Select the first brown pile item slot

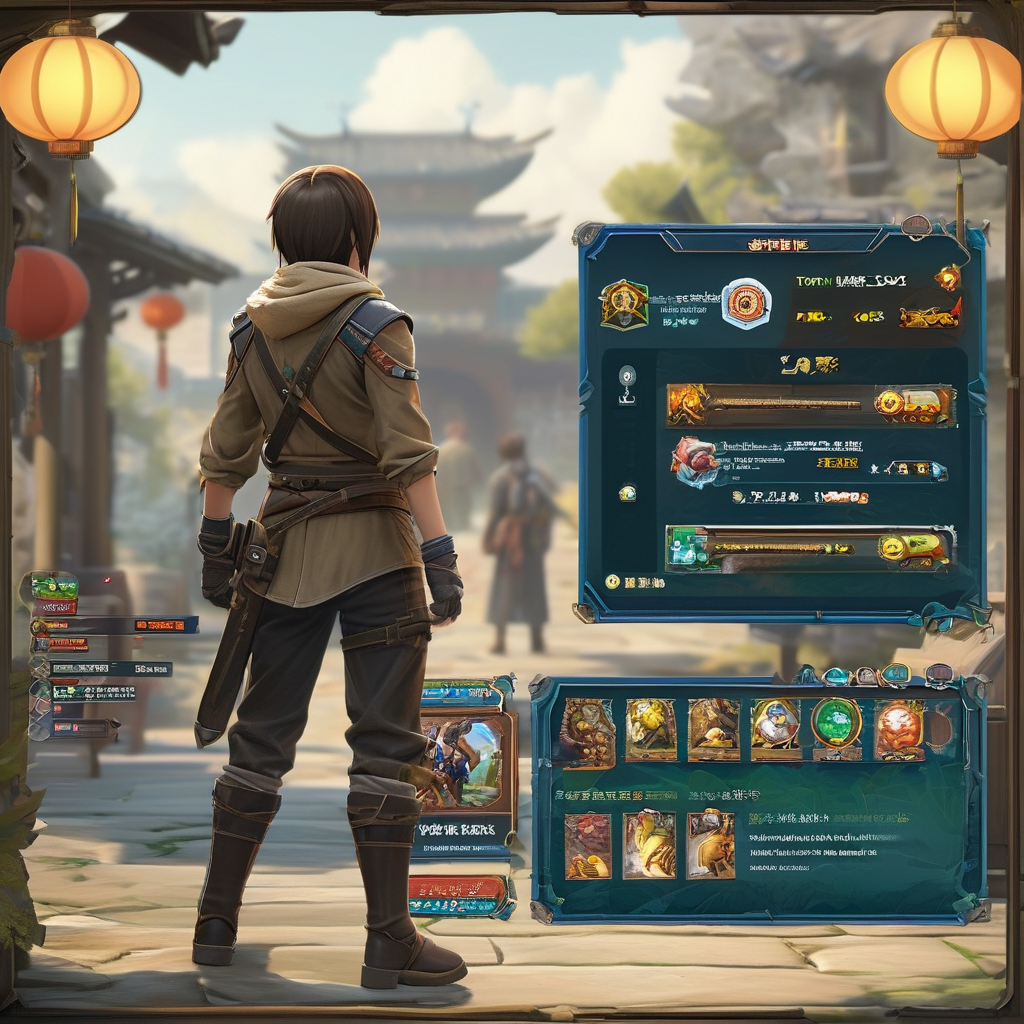[x=587, y=733]
